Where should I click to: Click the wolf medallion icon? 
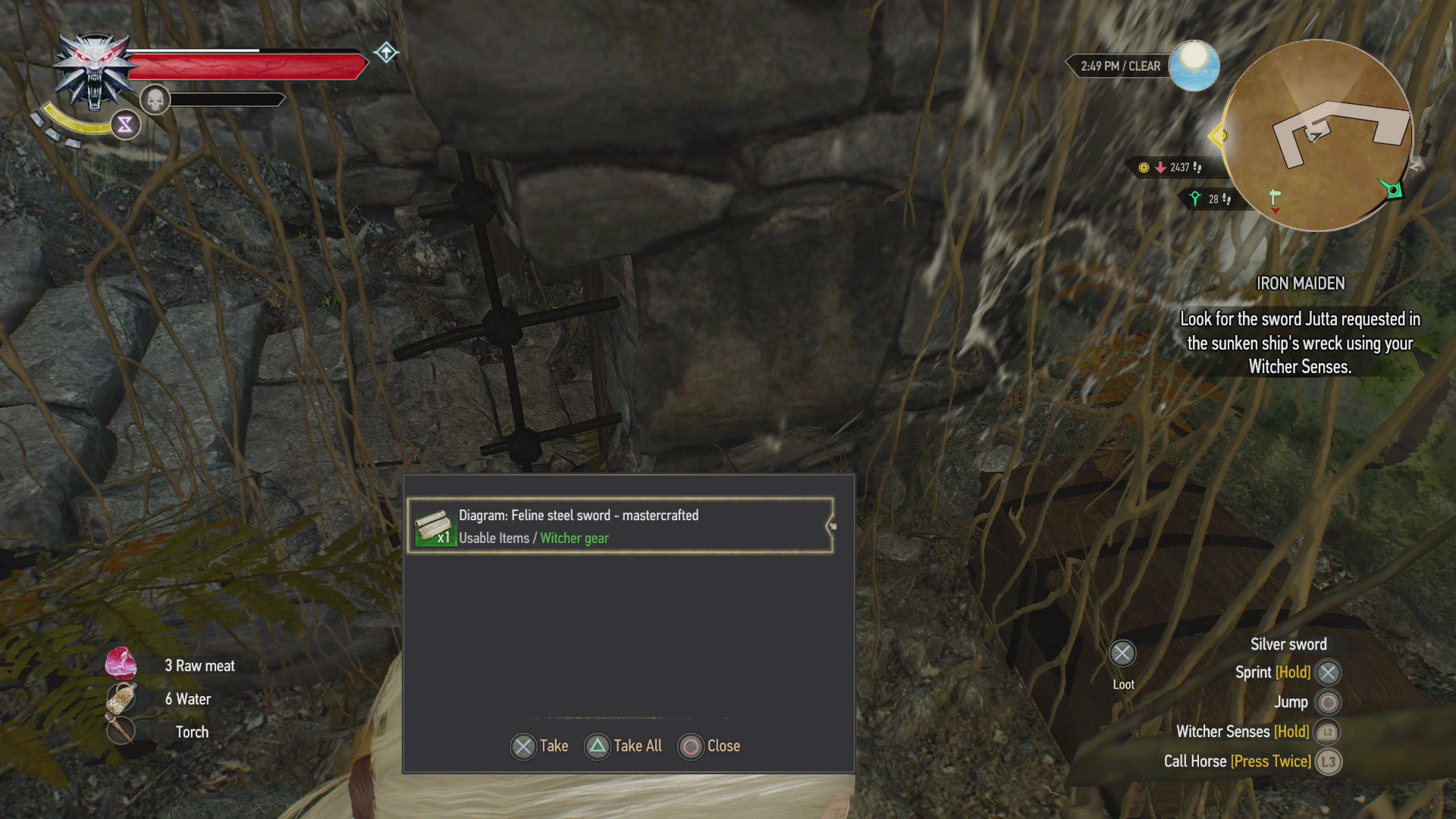coord(93,71)
